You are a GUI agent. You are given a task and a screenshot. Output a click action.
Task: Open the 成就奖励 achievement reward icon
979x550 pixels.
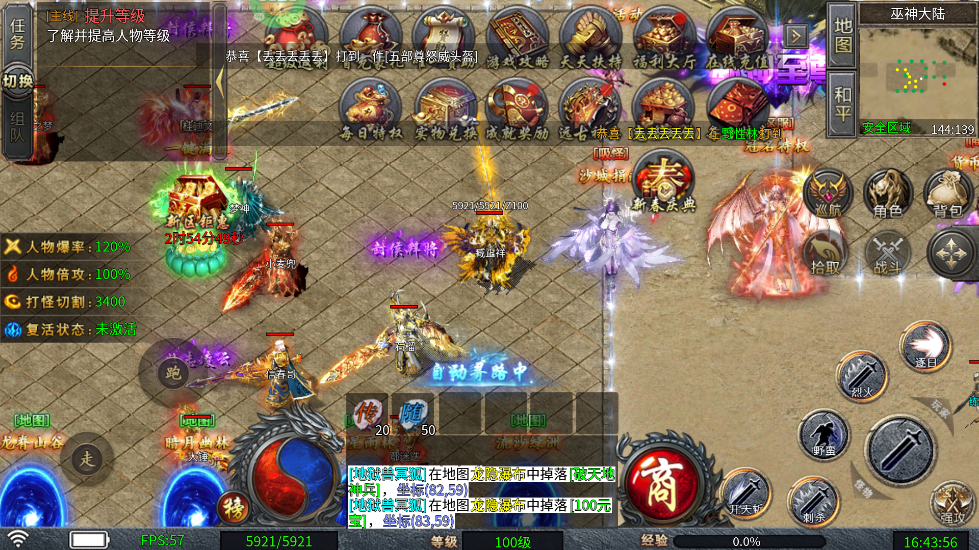[517, 104]
